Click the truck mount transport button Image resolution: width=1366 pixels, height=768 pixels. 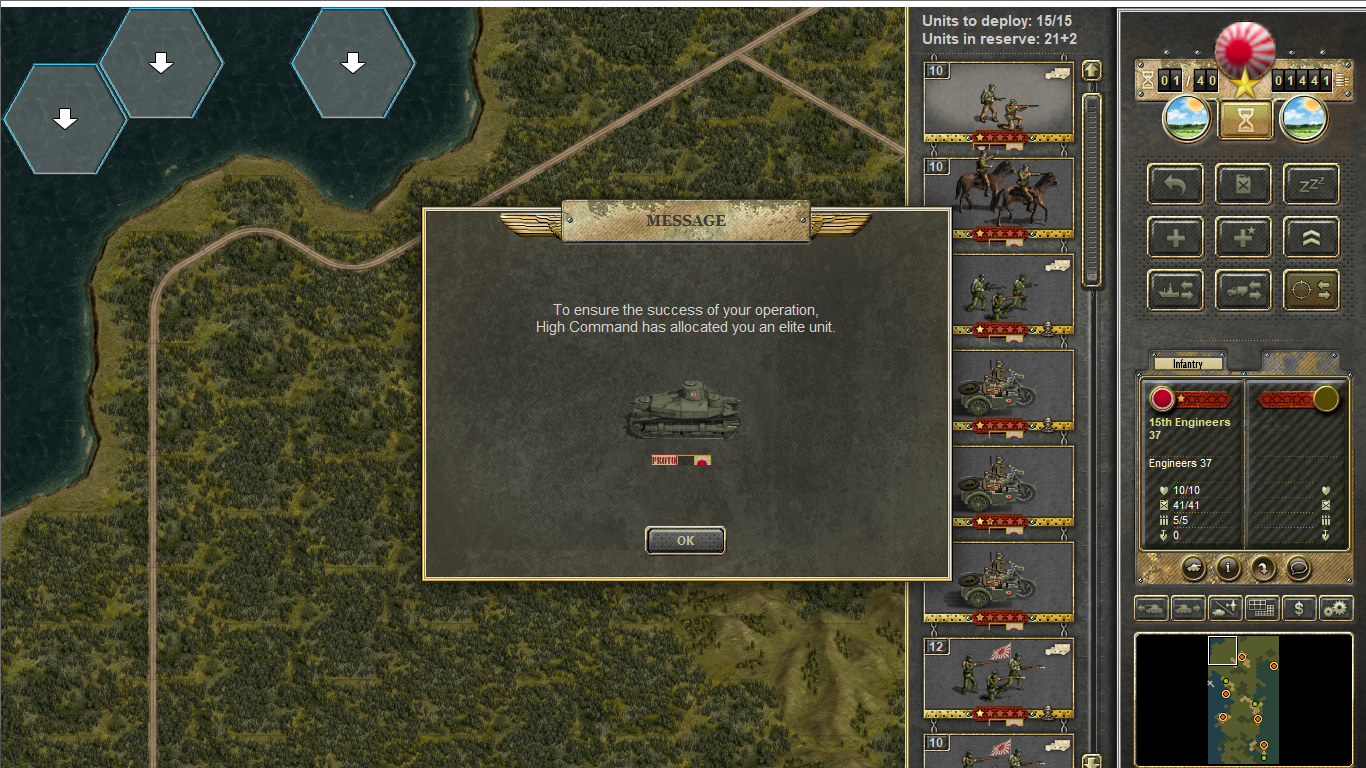pos(1243,291)
